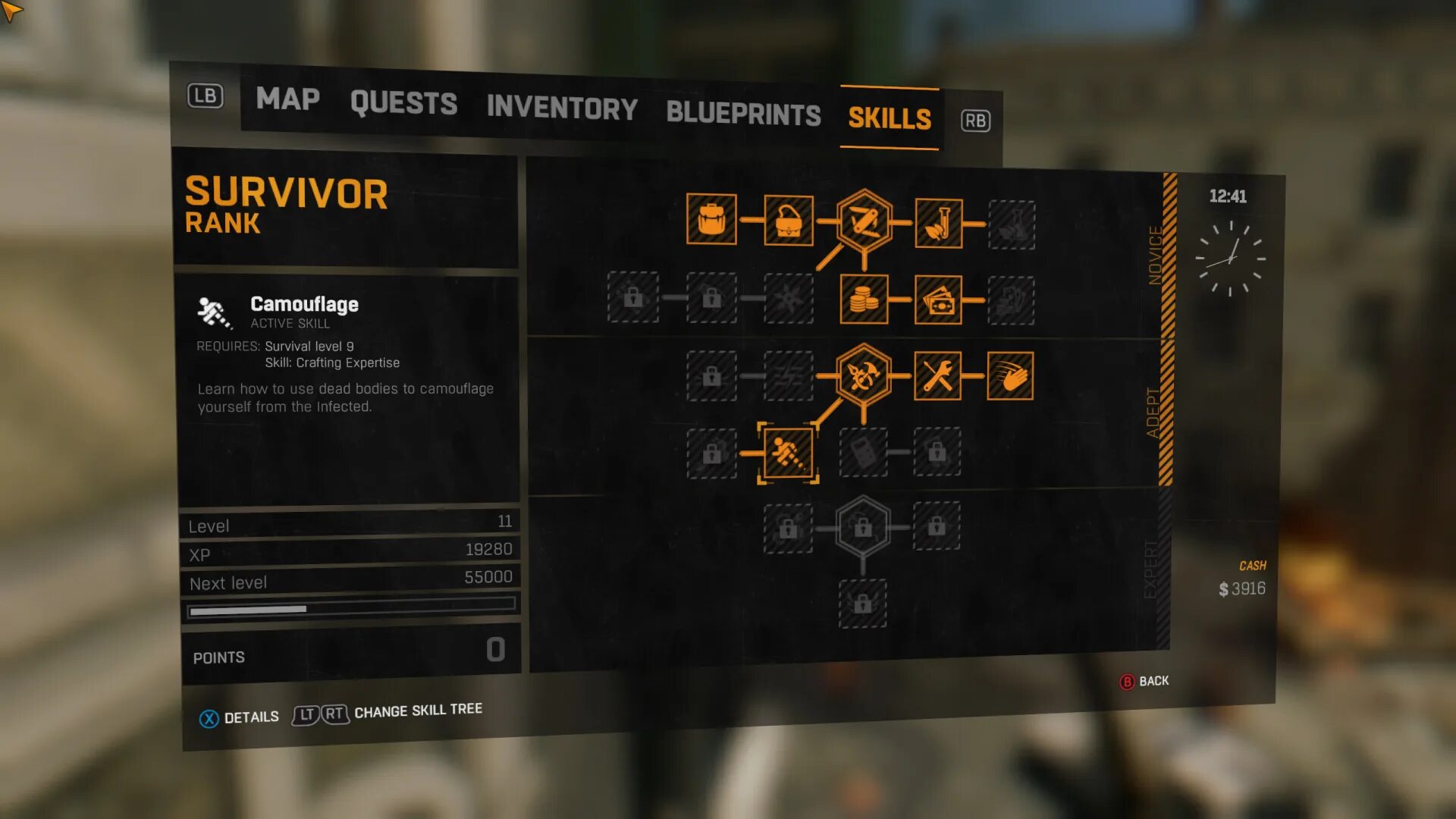Show the Blueprints tab
The height and width of the screenshot is (819, 1456).
point(743,114)
